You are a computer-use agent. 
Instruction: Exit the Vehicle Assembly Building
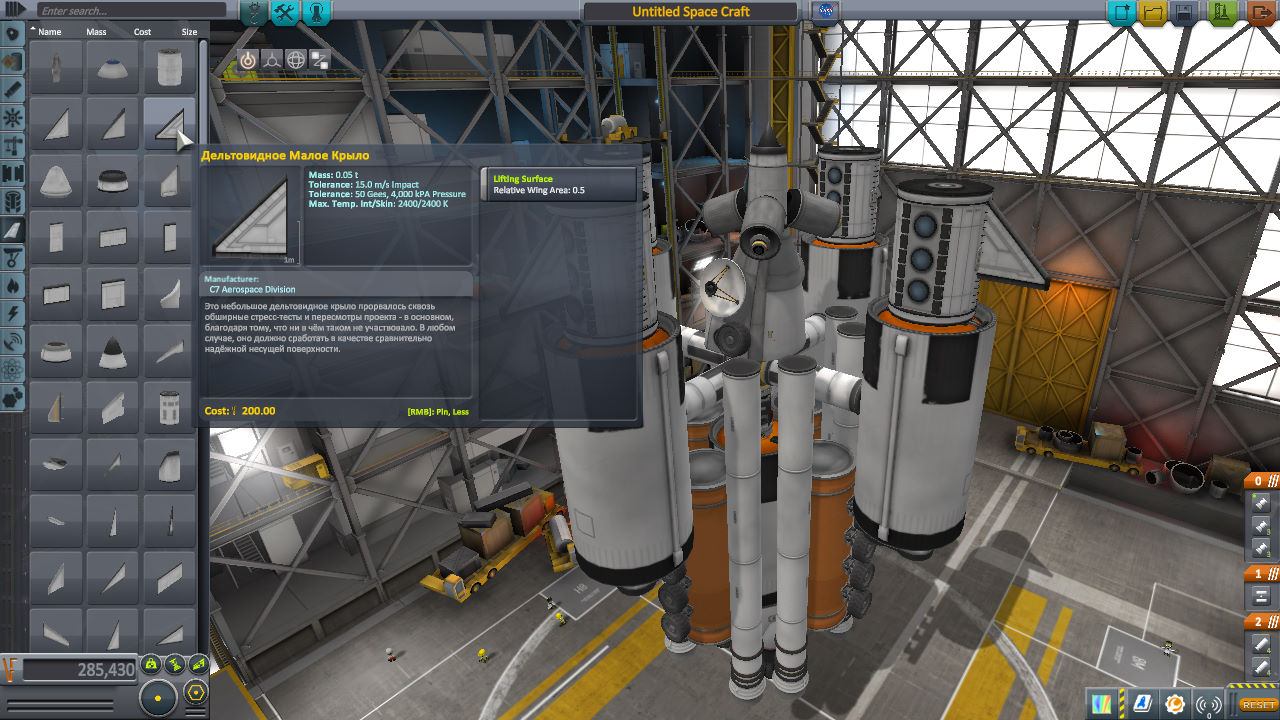point(1261,13)
